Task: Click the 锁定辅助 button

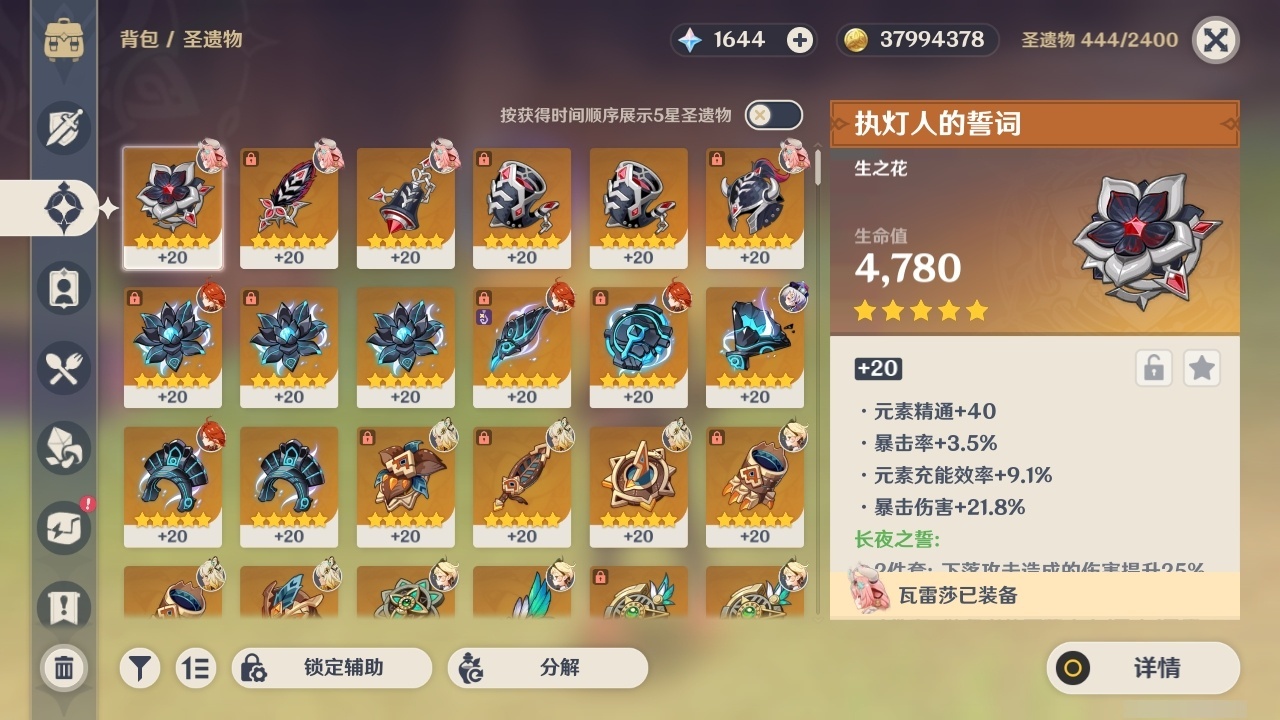Action: coord(332,668)
